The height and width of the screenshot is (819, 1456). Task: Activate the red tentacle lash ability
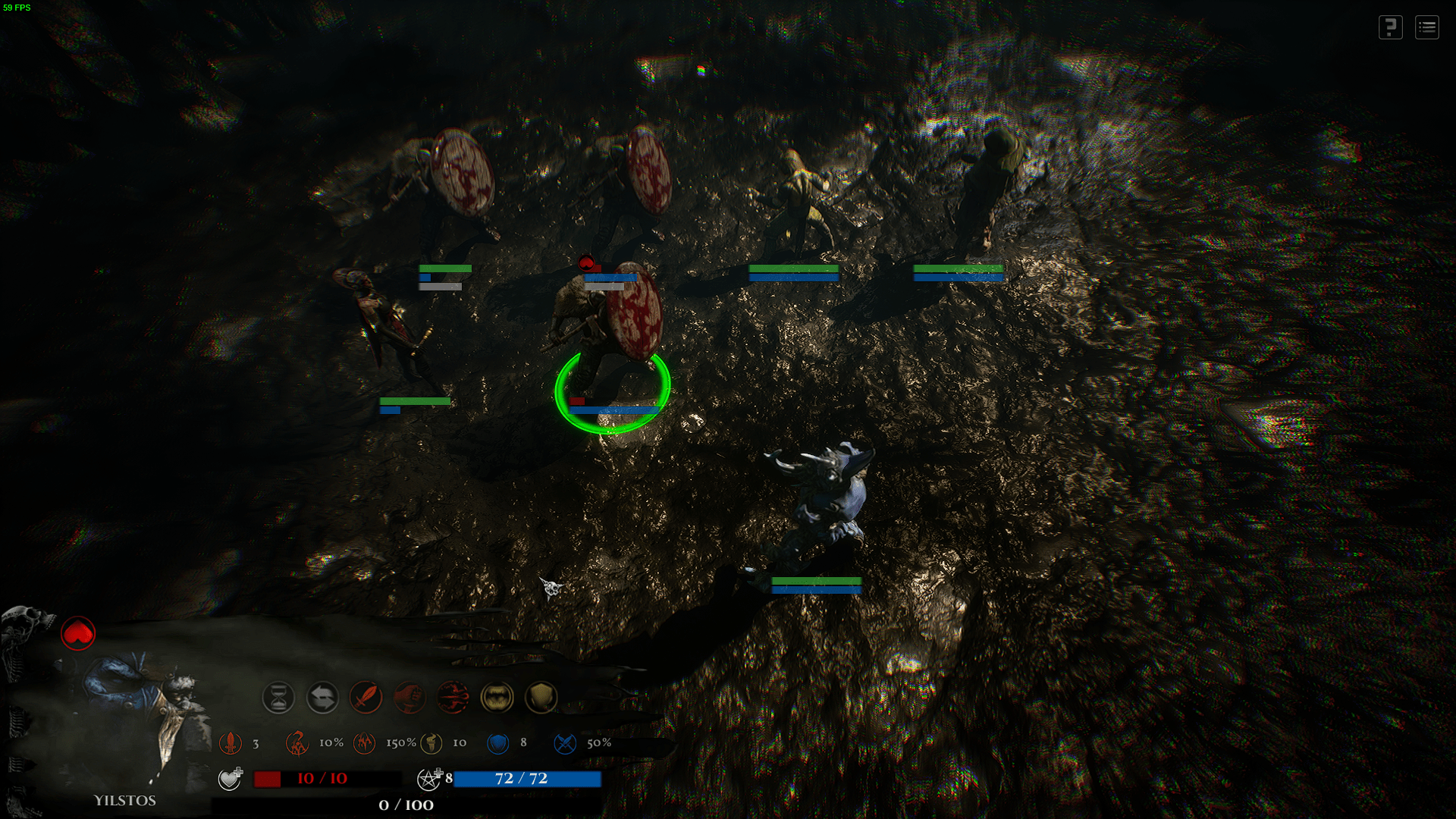453,697
